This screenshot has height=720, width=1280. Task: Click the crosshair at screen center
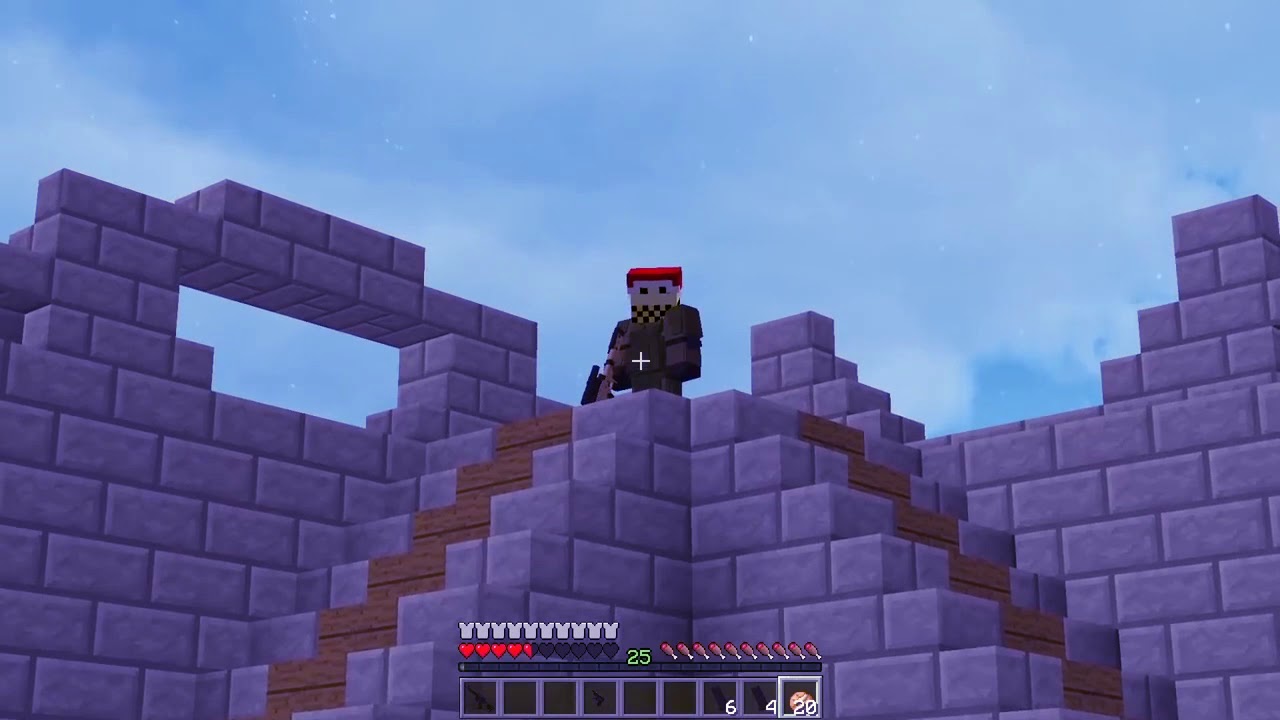(640, 360)
